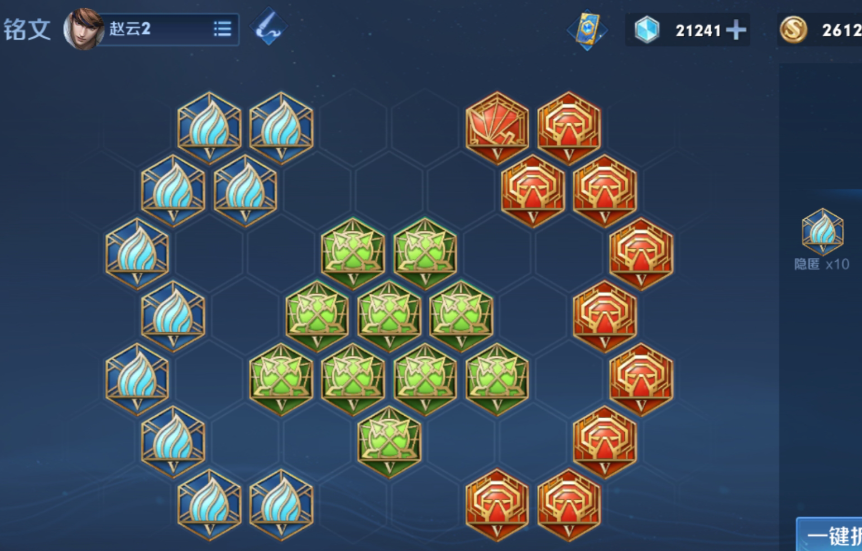
Task: Open the 赵云2 rune page dropdown
Action: 222,29
